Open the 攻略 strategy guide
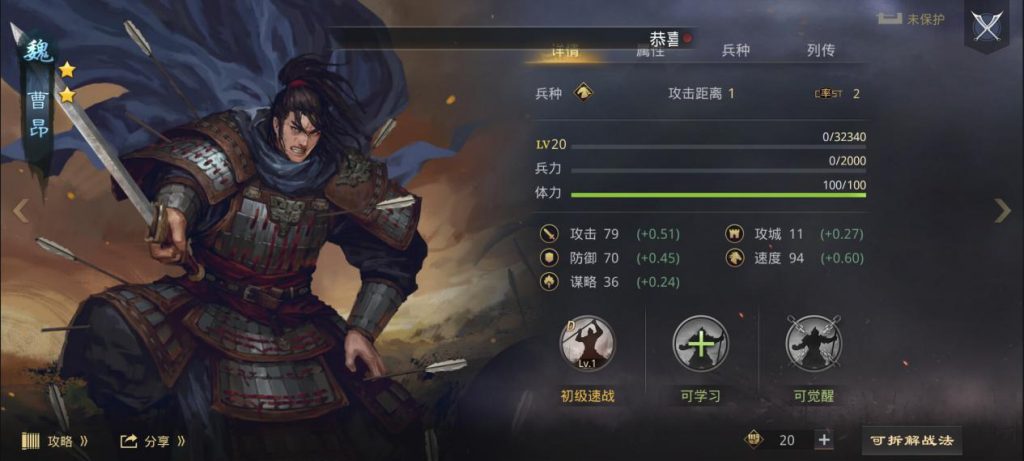Image resolution: width=1024 pixels, height=461 pixels. [55, 440]
